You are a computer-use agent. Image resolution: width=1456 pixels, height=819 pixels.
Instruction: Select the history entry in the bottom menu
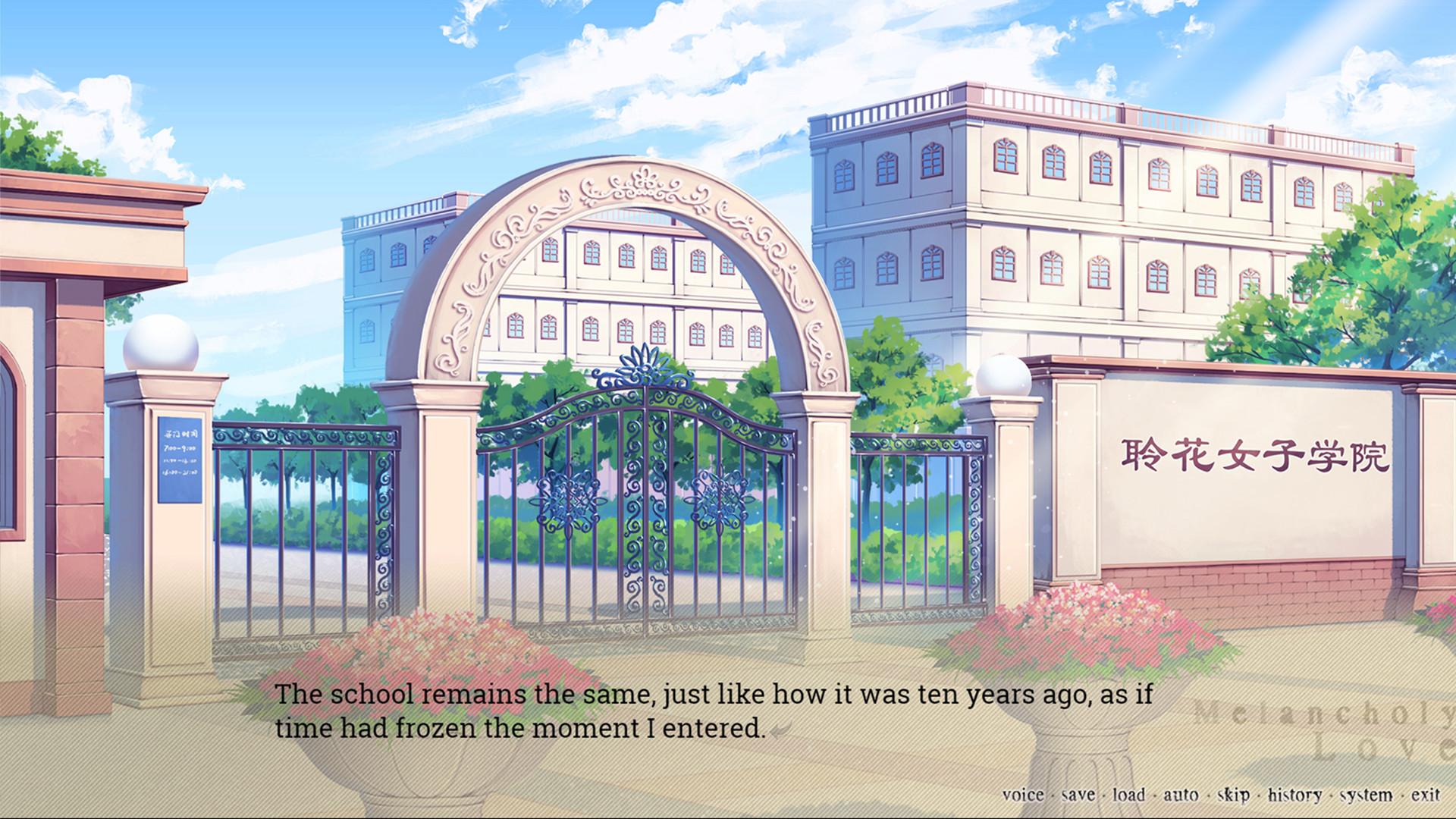tap(1295, 794)
